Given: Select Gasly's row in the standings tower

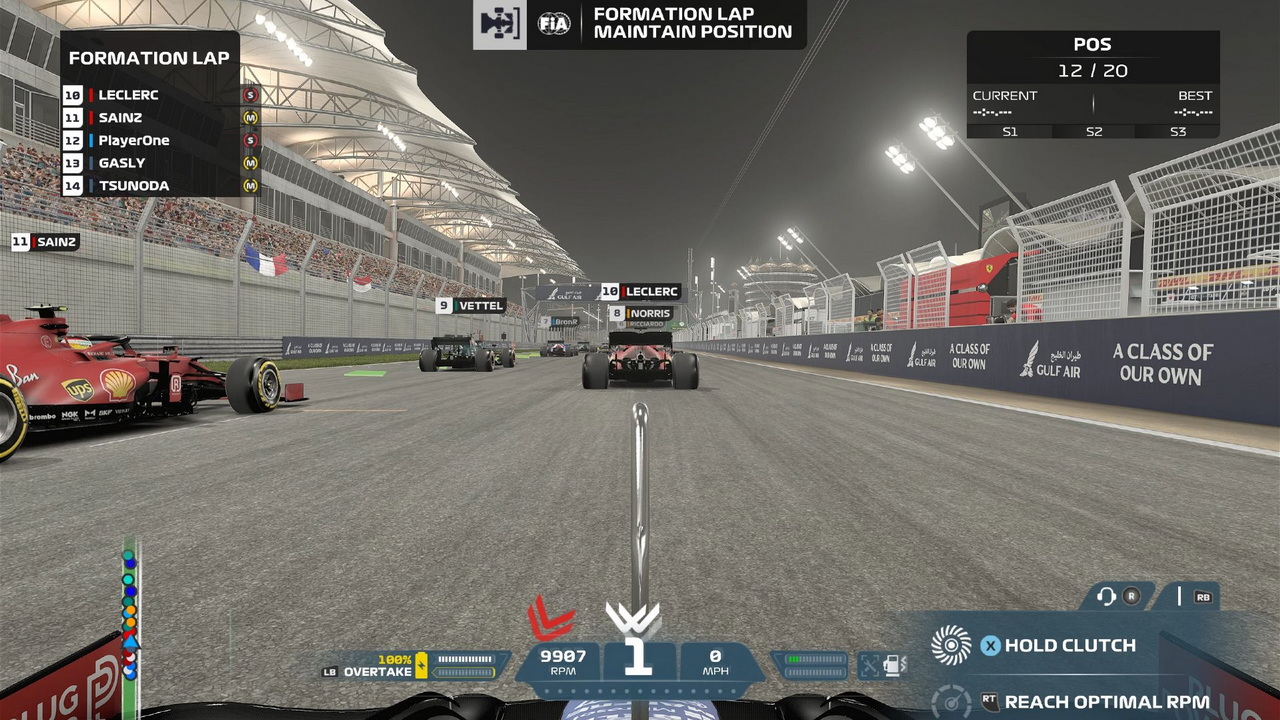Looking at the screenshot, I should point(160,163).
